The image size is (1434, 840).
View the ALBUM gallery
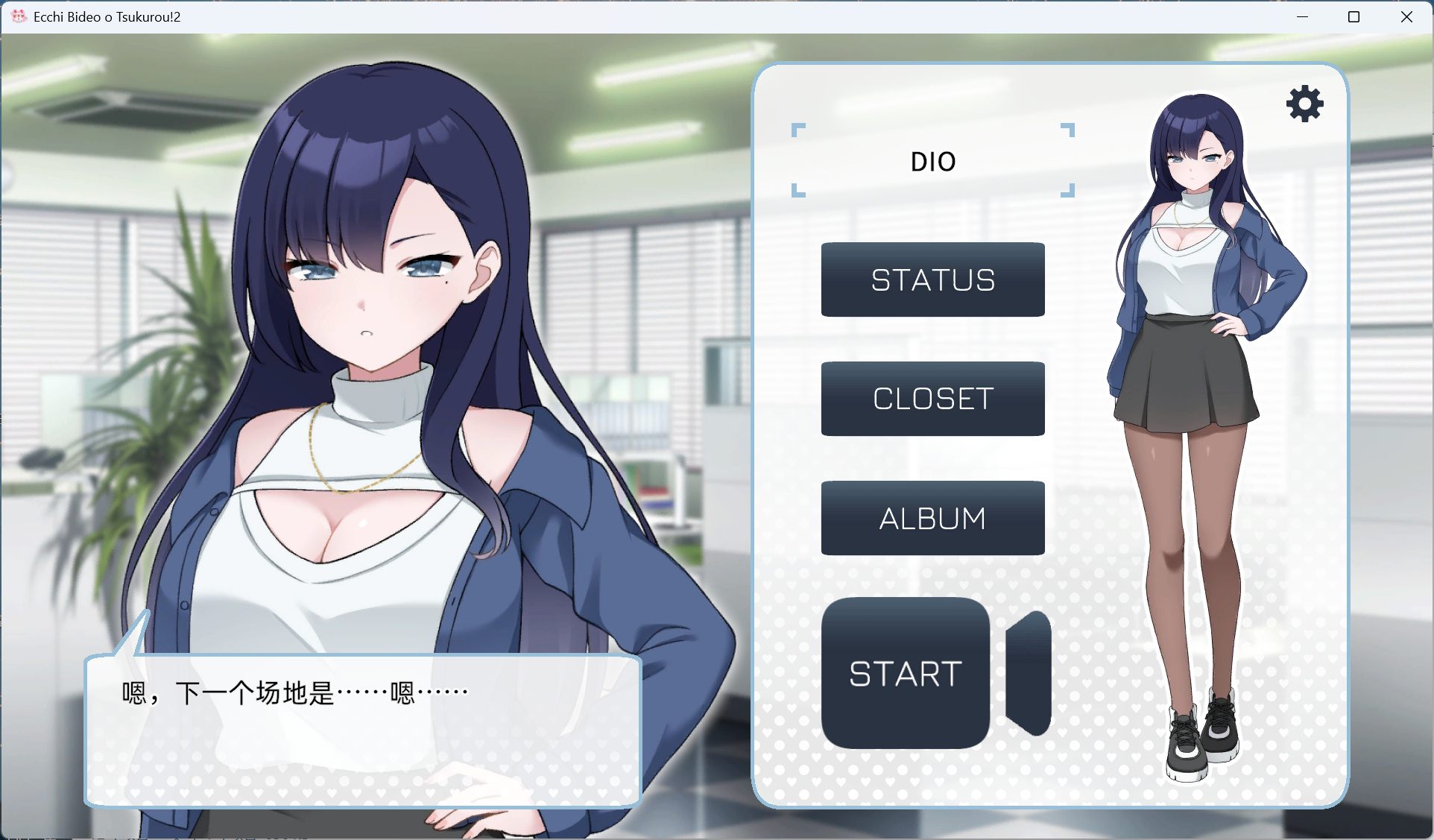[x=932, y=518]
